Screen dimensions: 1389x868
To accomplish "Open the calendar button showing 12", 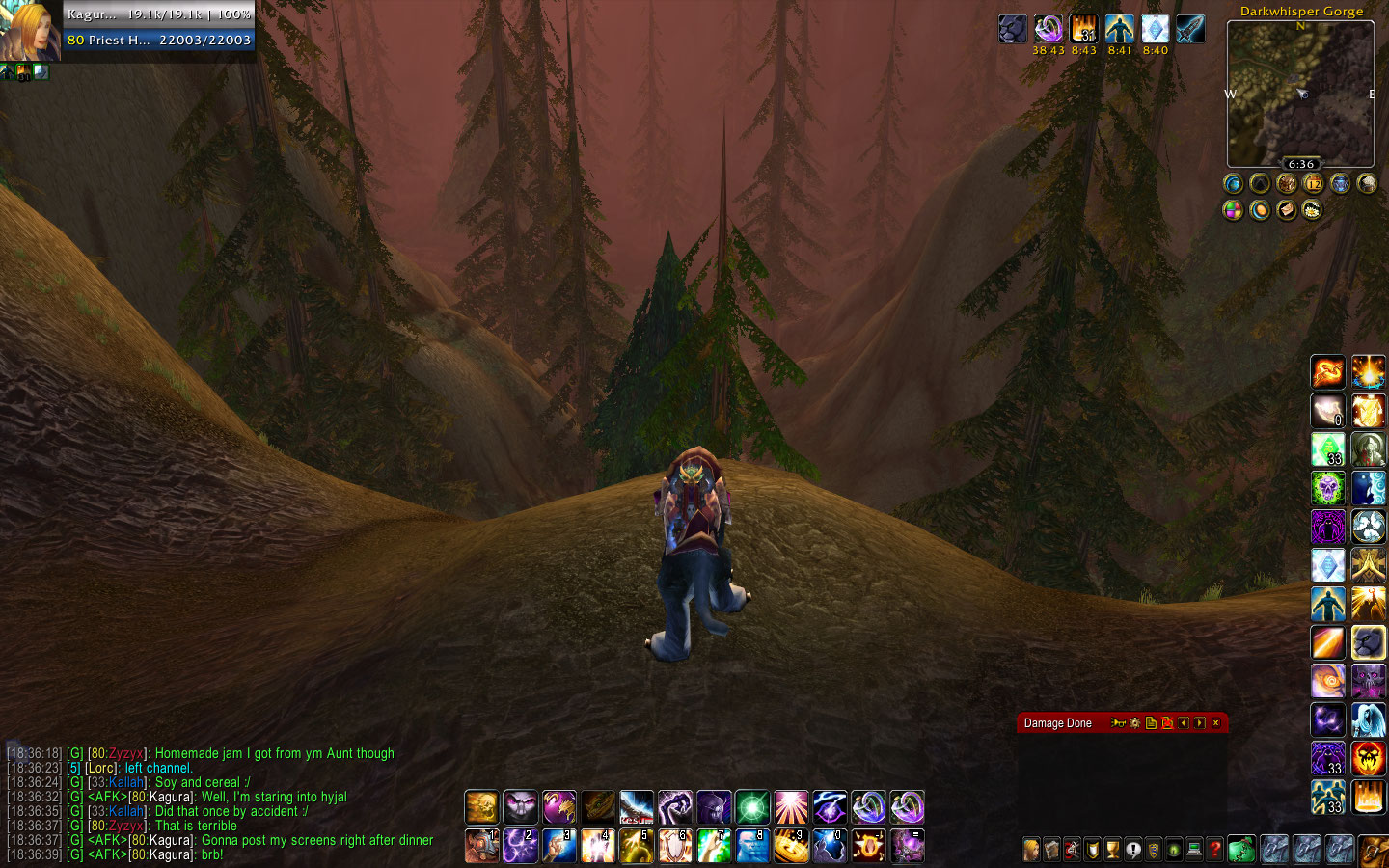I will click(x=1313, y=183).
